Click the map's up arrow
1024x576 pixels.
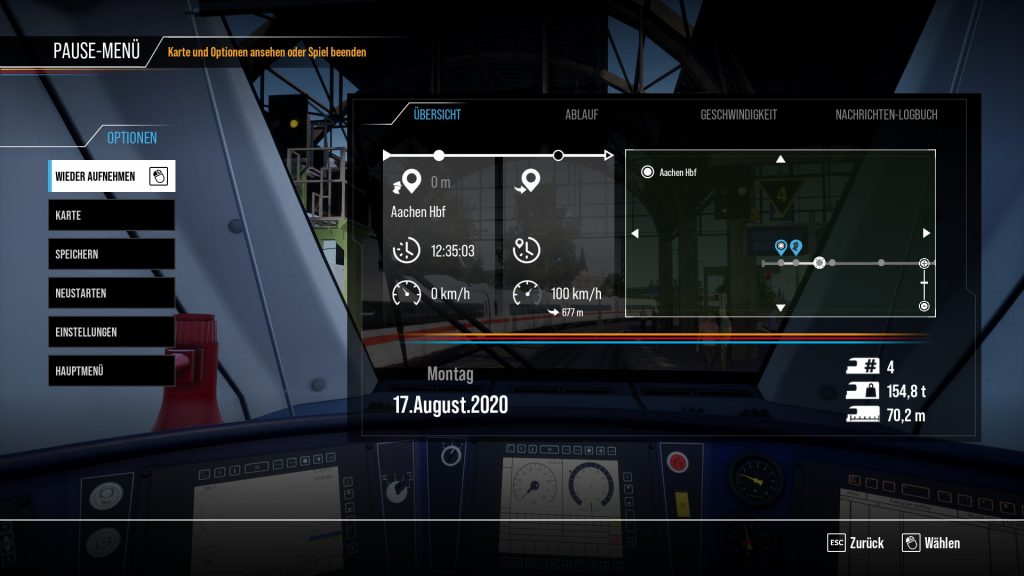(781, 159)
